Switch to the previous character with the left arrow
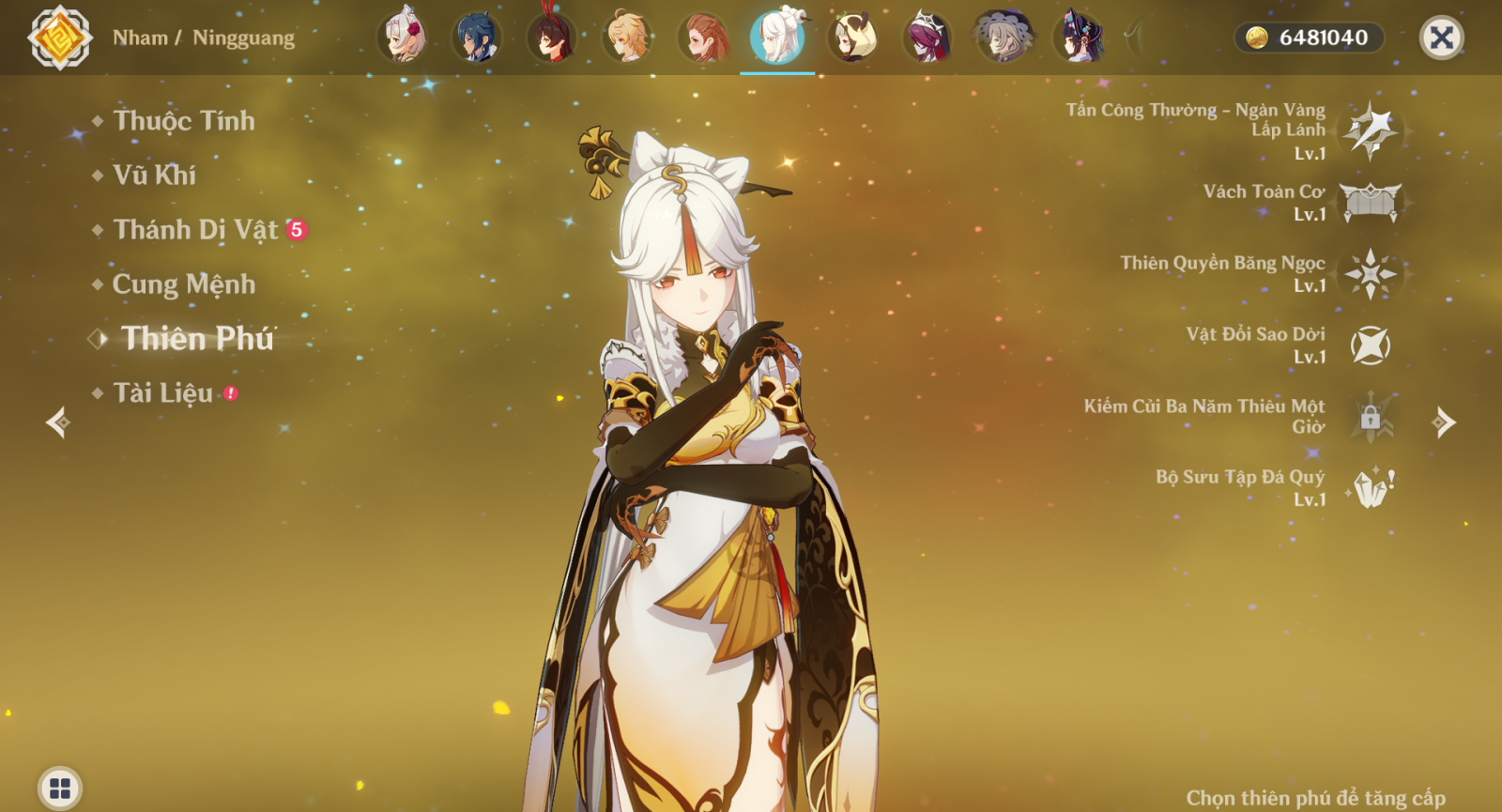Viewport: 1502px width, 812px height. click(58, 422)
